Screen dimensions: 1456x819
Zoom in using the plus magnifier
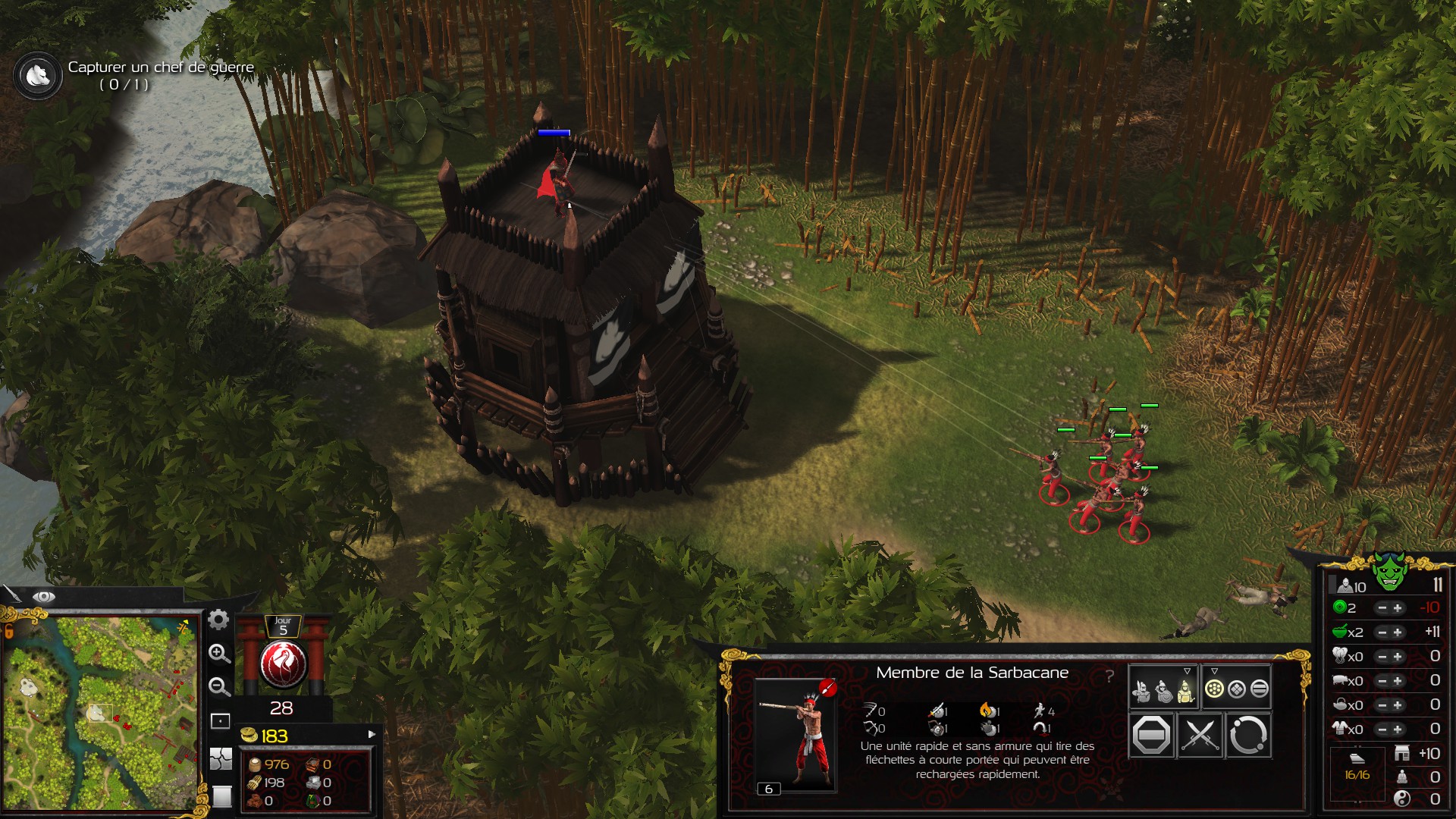click(x=219, y=654)
